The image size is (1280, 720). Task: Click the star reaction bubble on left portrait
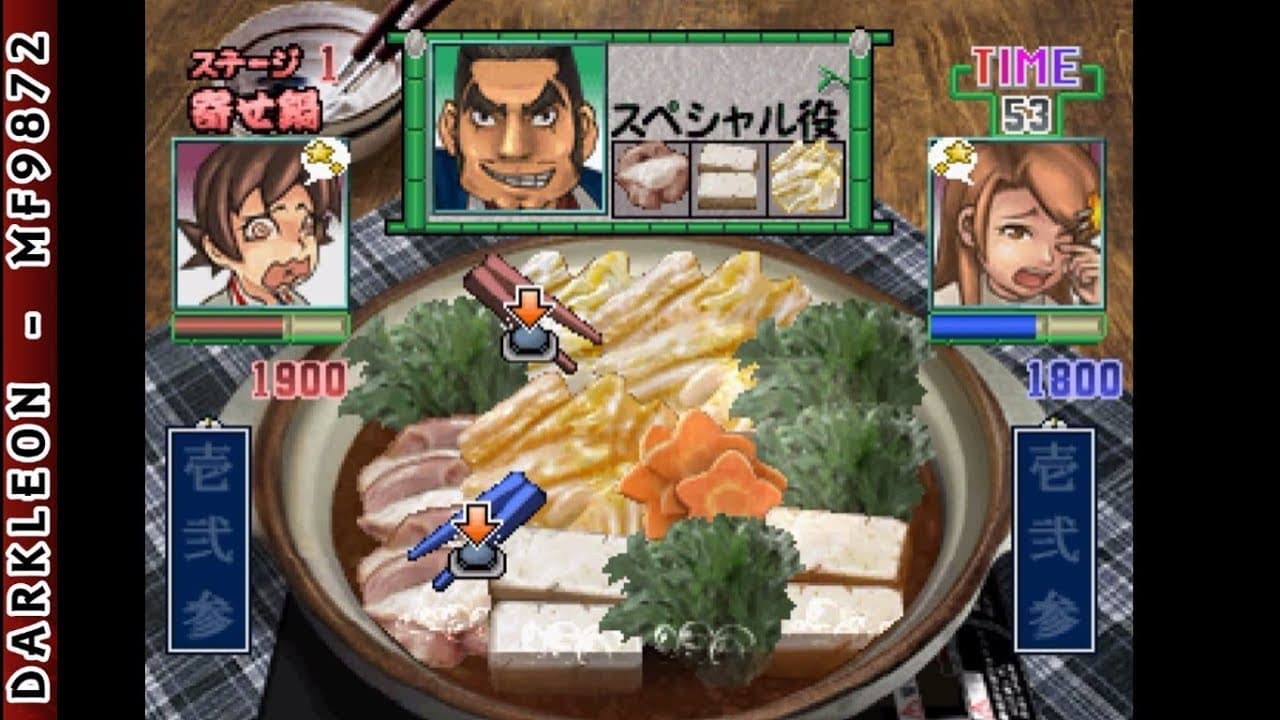[x=320, y=160]
